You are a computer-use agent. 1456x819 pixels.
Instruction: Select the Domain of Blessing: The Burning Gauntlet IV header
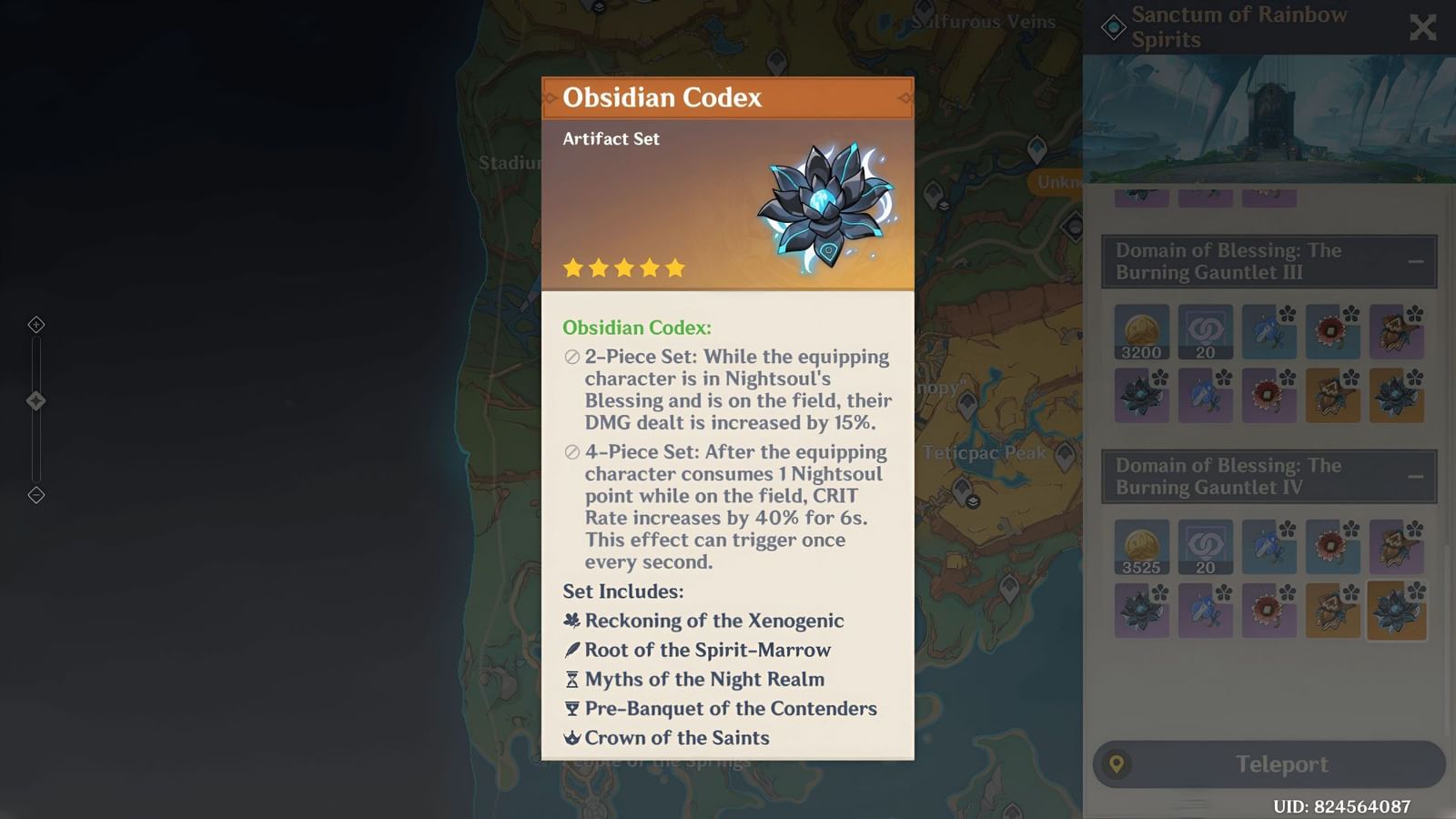pos(1227,476)
